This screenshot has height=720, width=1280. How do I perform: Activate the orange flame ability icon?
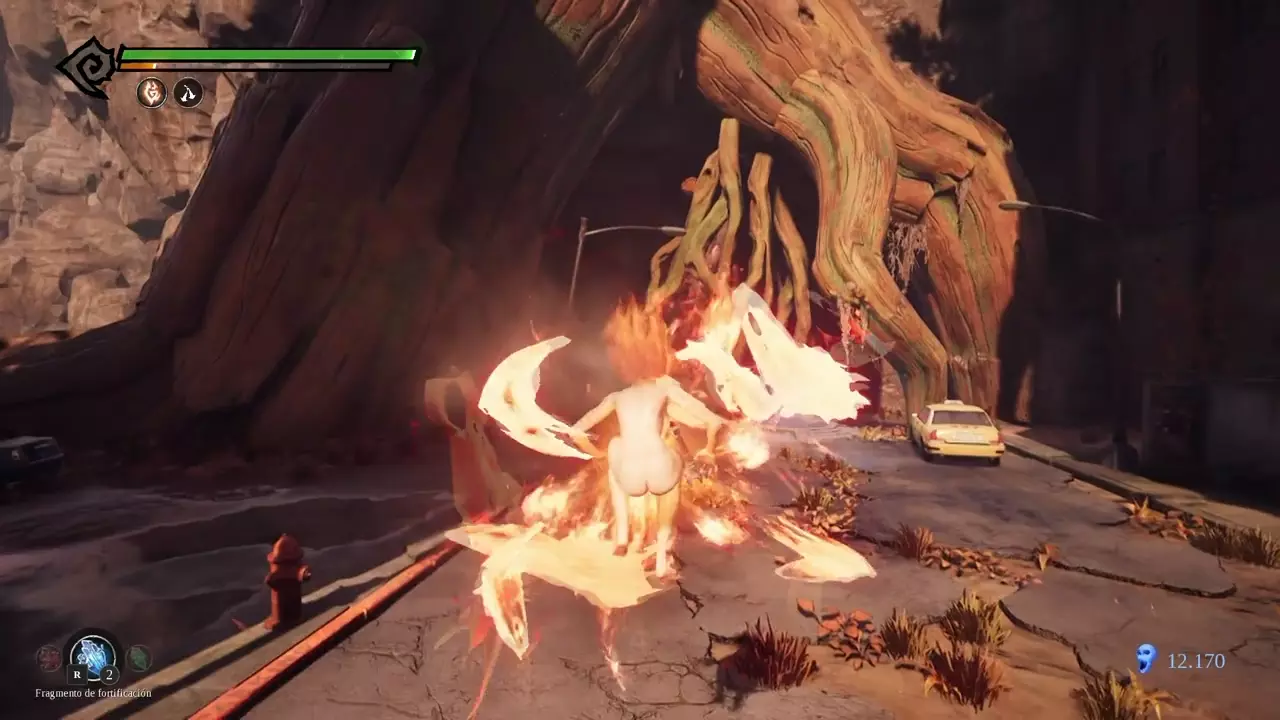point(151,93)
